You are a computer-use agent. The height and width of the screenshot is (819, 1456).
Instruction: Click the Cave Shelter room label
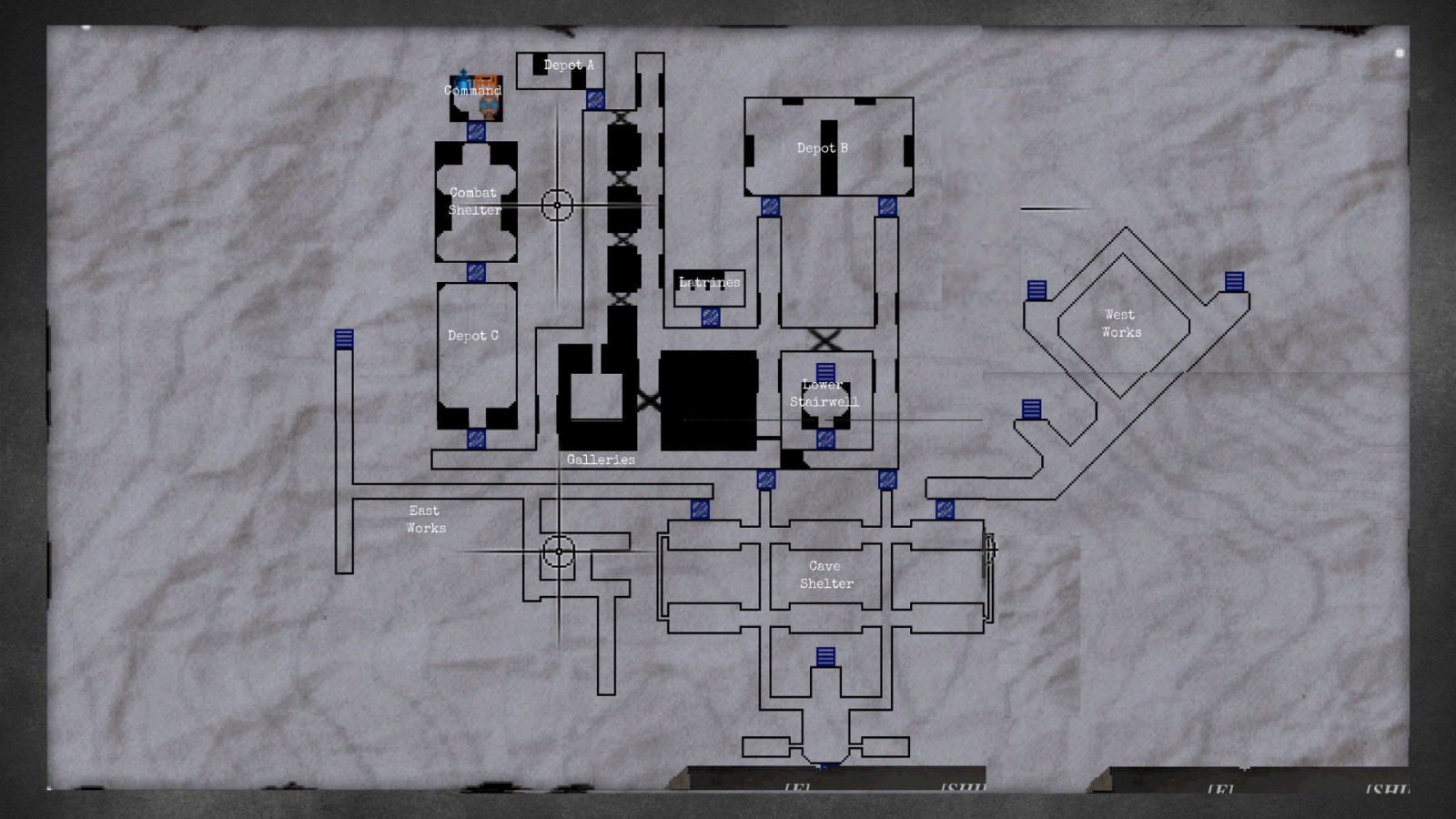pos(826,575)
